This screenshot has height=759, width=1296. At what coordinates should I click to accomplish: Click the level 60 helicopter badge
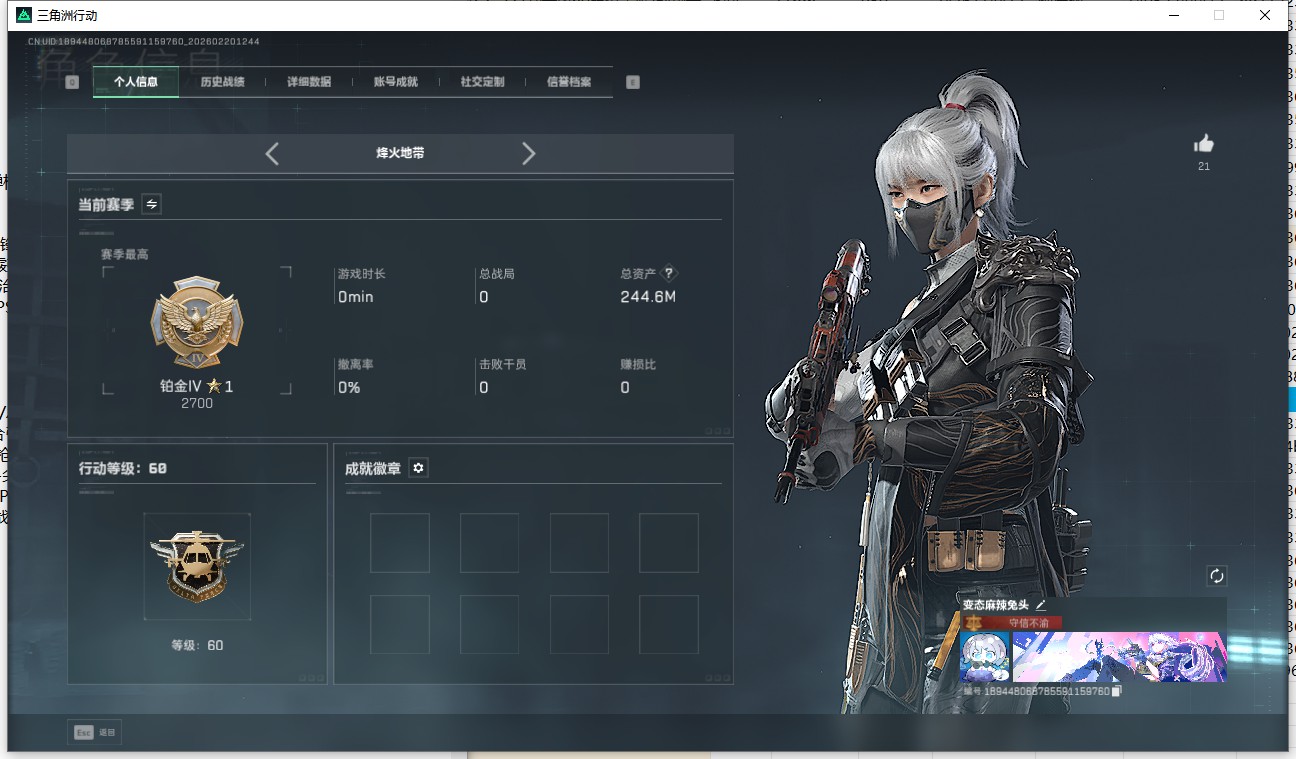197,565
